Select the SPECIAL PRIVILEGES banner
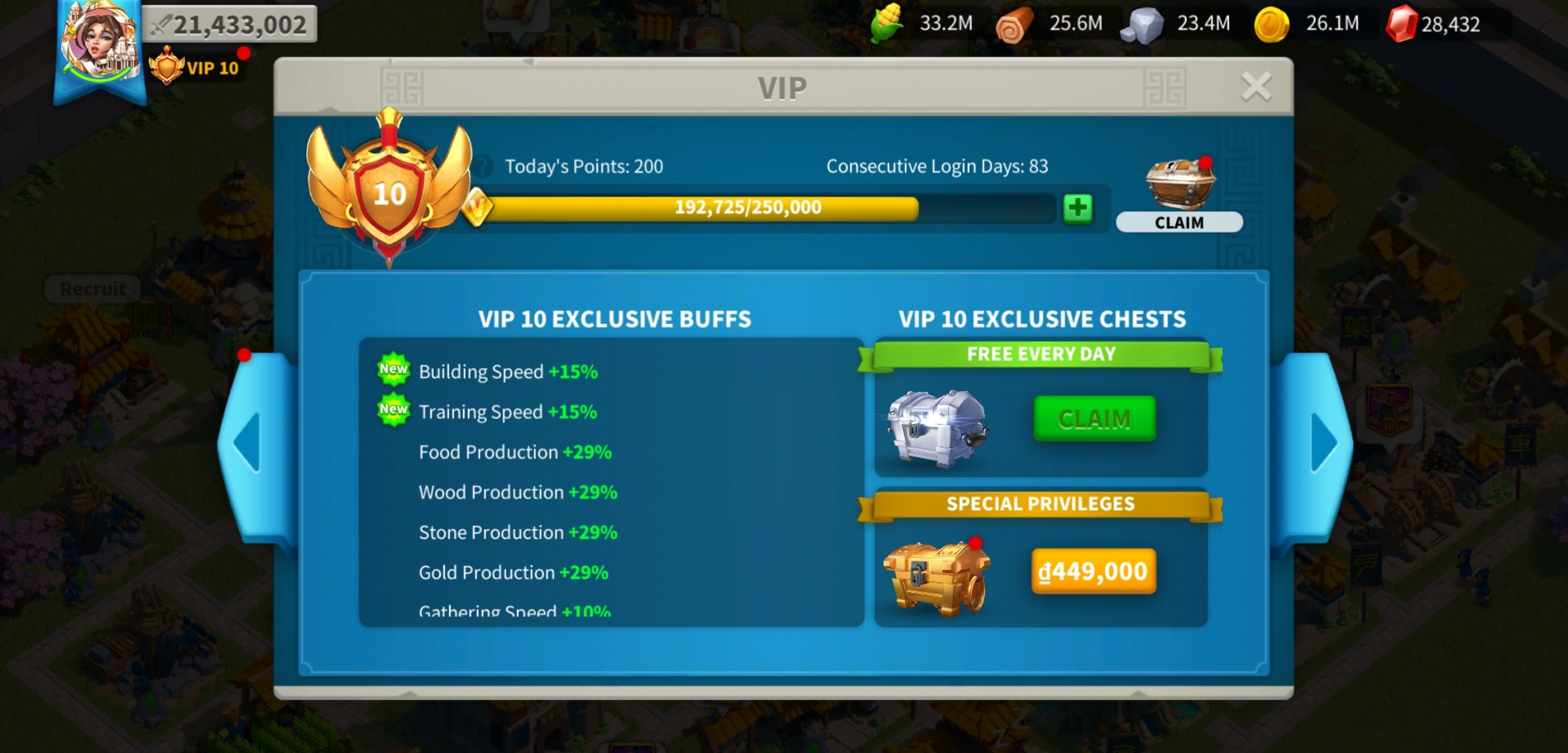The image size is (1568, 753). tap(1041, 503)
